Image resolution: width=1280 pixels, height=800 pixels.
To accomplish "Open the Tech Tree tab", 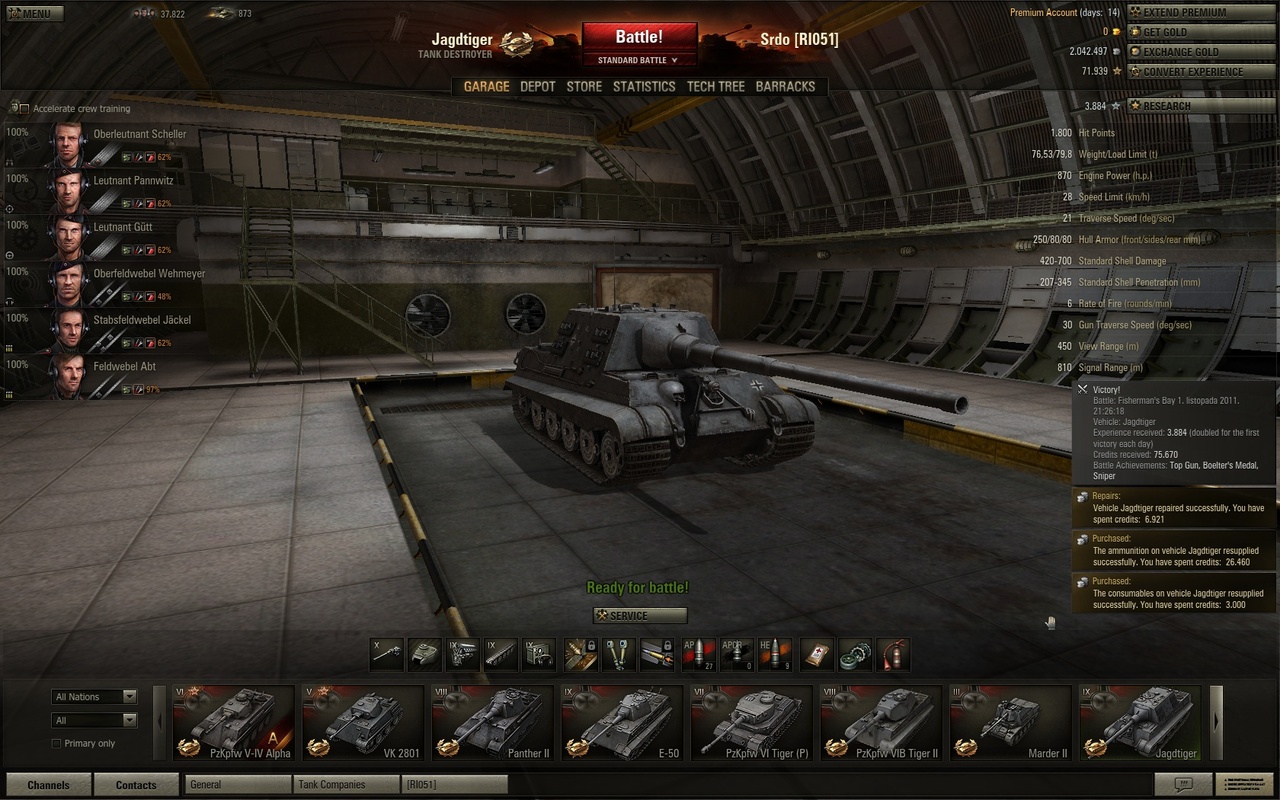I will [715, 87].
